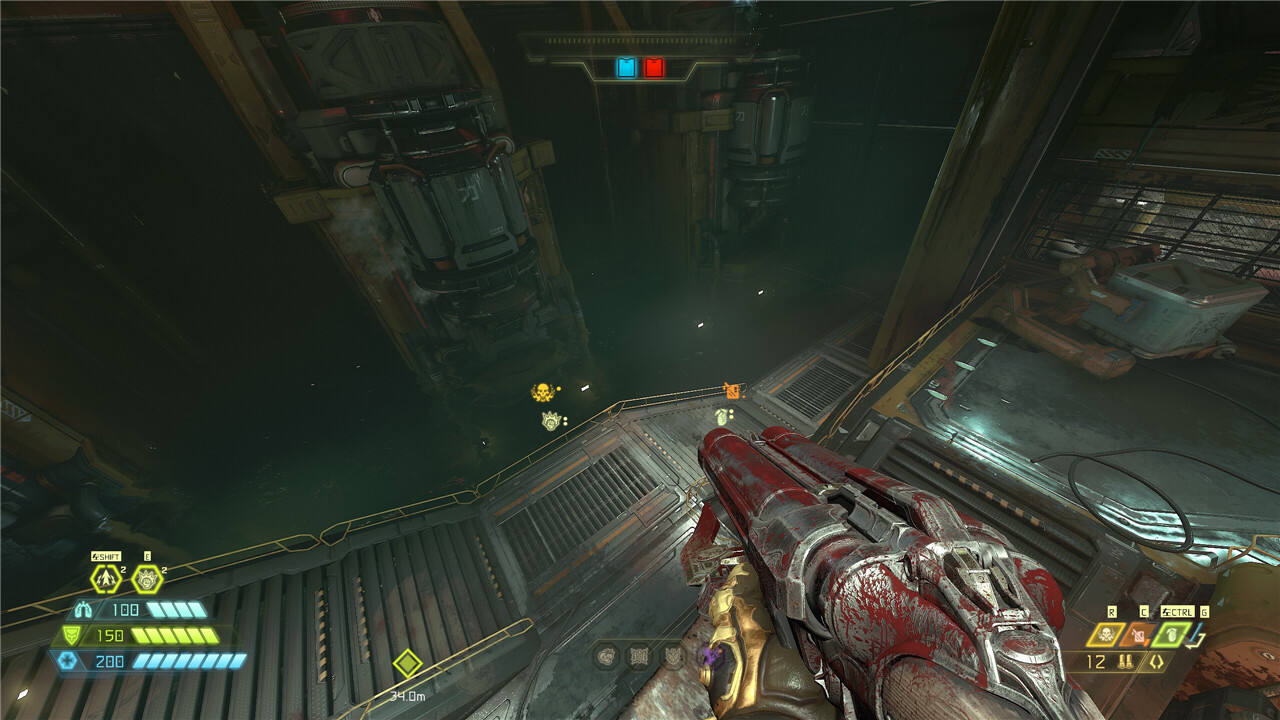Select the shotgun shells ammo icon
This screenshot has height=720, width=1280.
point(1126,662)
